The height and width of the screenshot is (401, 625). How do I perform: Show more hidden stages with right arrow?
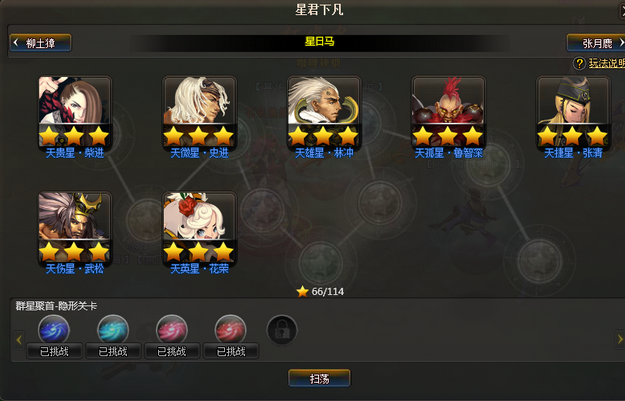(x=607, y=340)
